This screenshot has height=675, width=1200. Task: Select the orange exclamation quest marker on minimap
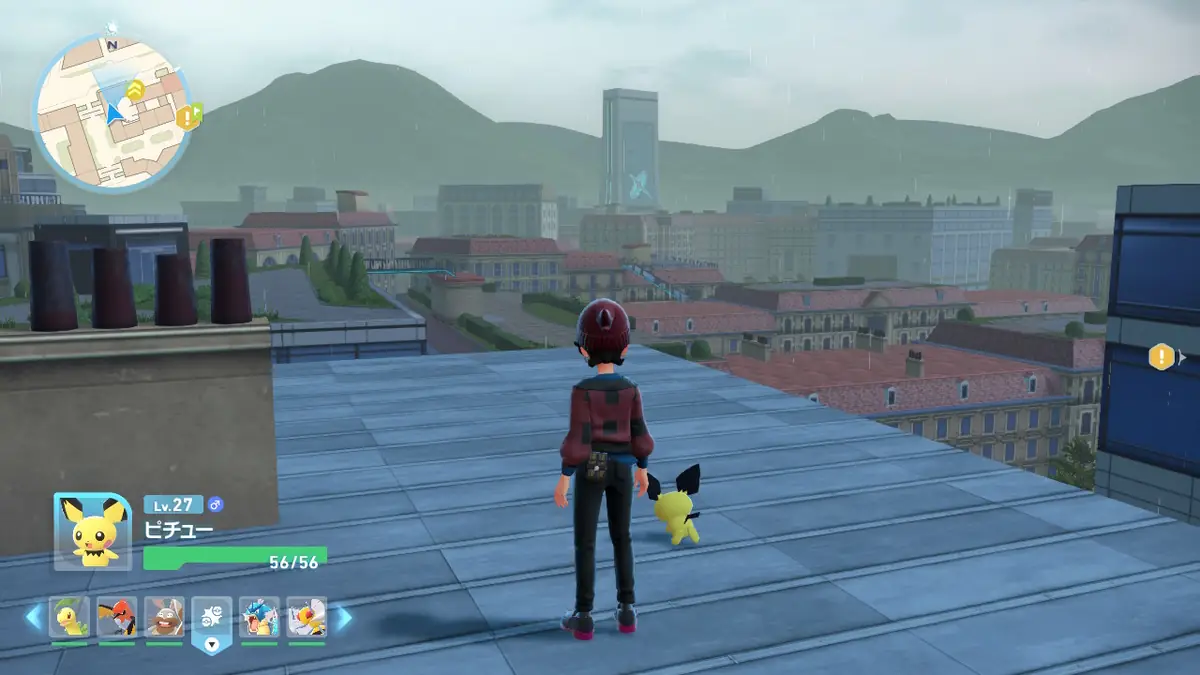click(186, 118)
